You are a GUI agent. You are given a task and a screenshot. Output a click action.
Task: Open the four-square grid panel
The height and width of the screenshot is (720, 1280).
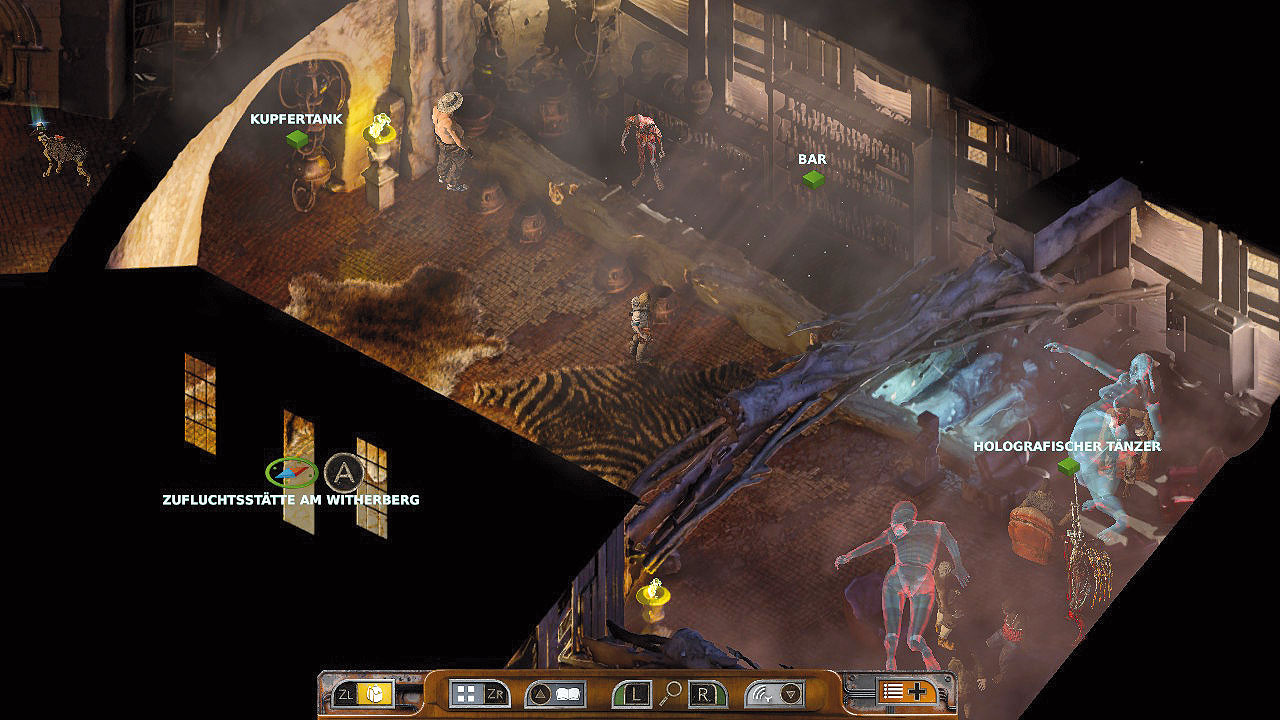pyautogui.click(x=466, y=694)
